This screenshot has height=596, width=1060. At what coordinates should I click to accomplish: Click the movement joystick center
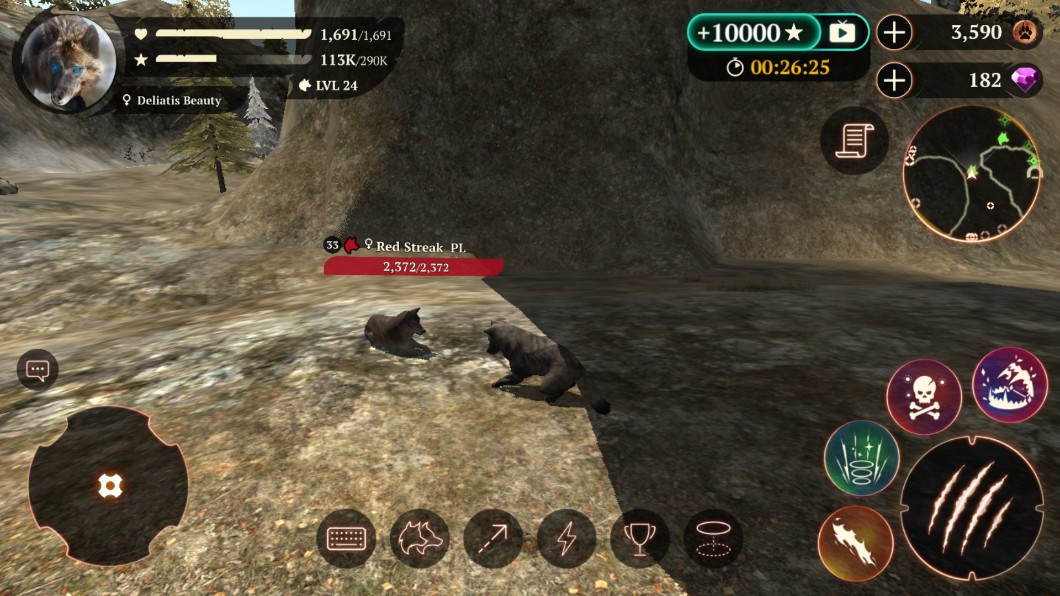coord(108,486)
